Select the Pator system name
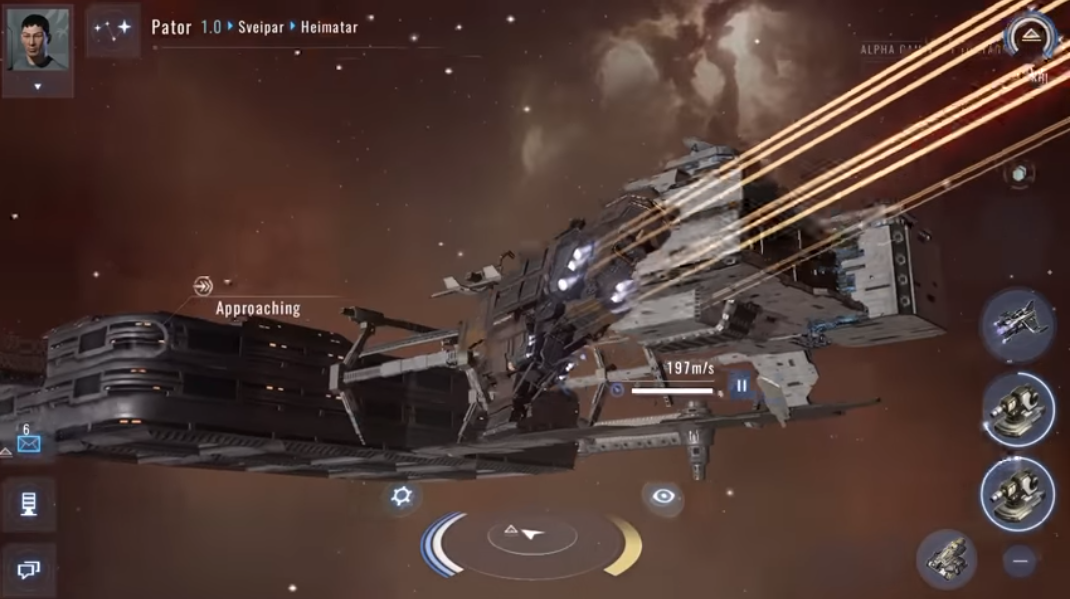Viewport: 1070px width, 599px height. 171,27
